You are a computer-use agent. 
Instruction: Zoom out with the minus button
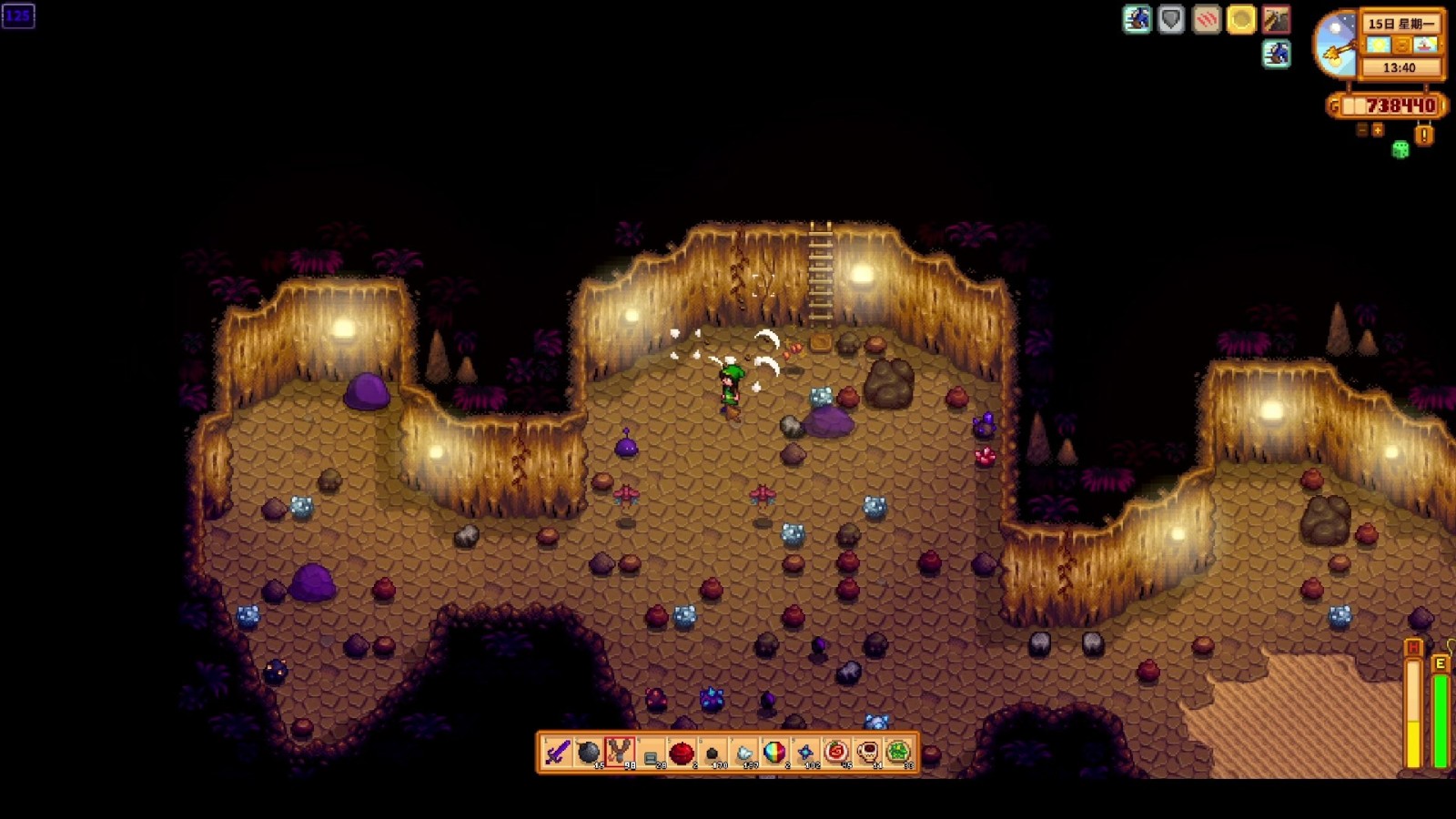(1362, 130)
